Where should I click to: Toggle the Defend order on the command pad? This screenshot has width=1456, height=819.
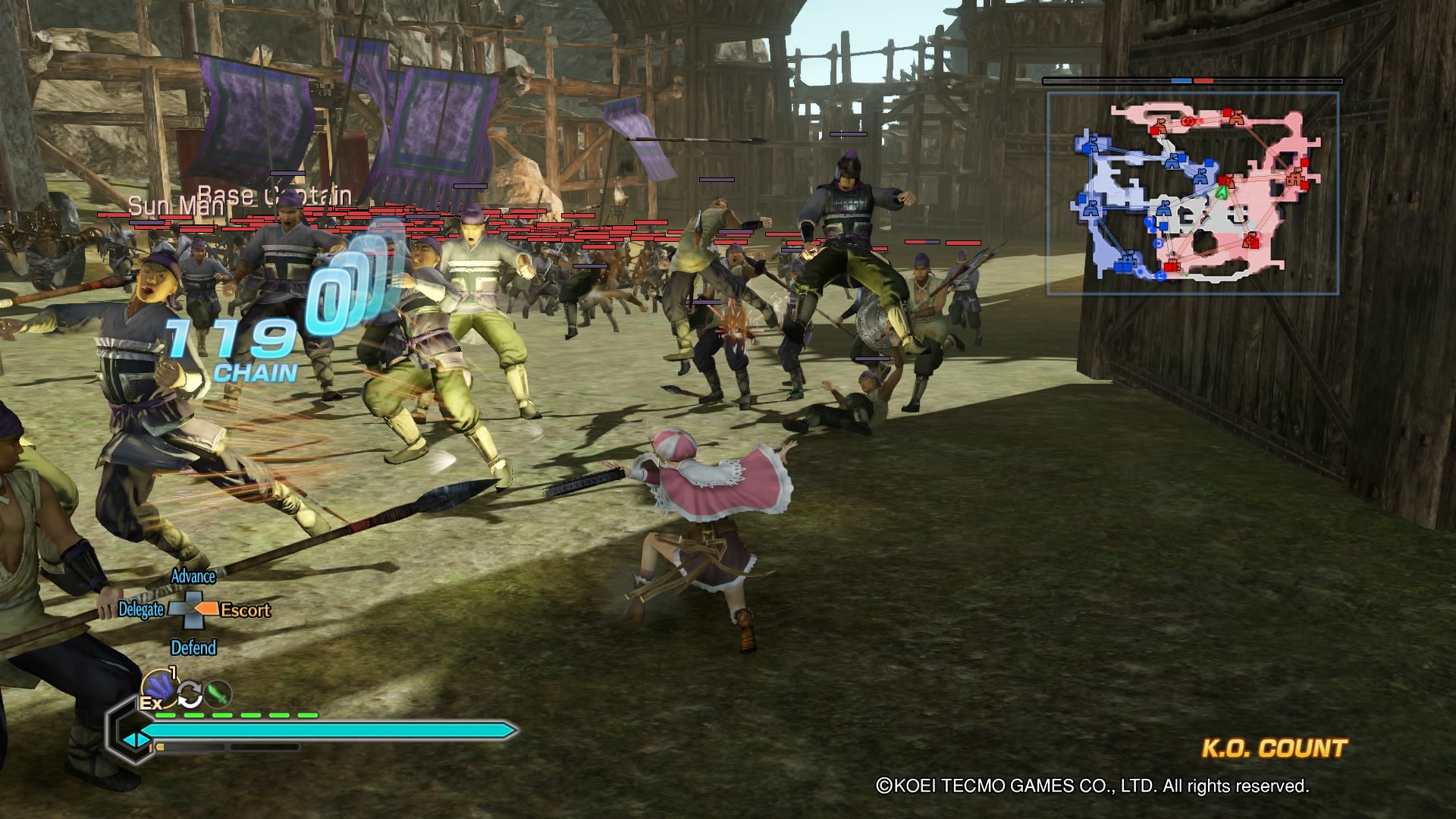tap(194, 648)
